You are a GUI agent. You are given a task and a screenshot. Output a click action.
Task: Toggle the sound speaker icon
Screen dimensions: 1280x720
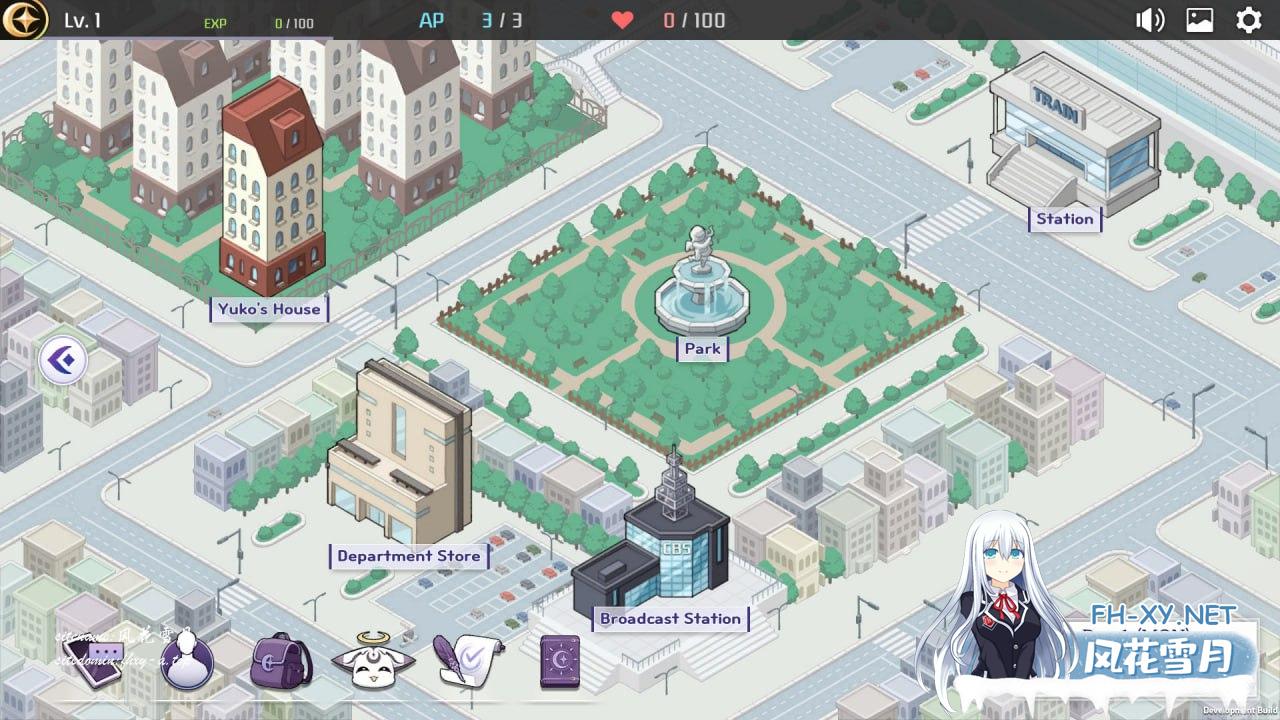click(x=1150, y=20)
